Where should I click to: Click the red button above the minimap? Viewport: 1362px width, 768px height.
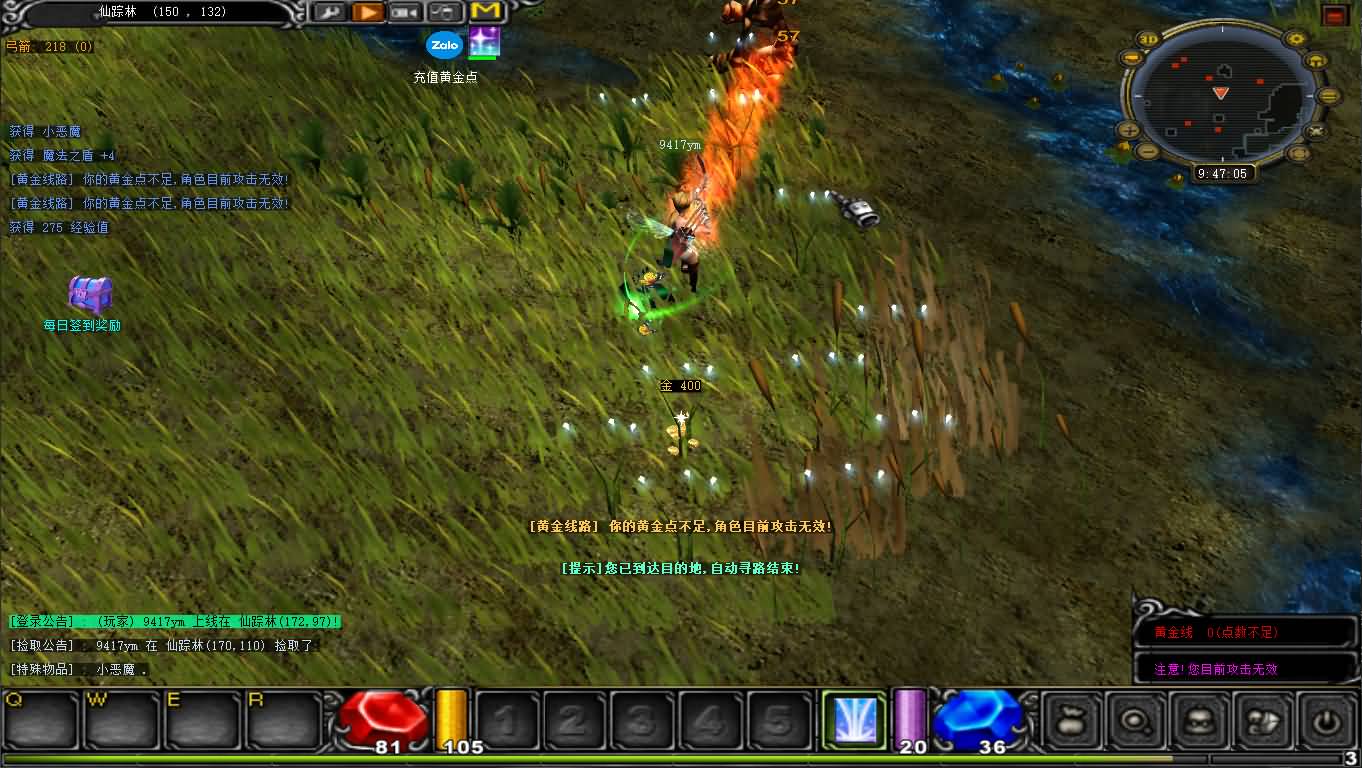pos(1334,15)
